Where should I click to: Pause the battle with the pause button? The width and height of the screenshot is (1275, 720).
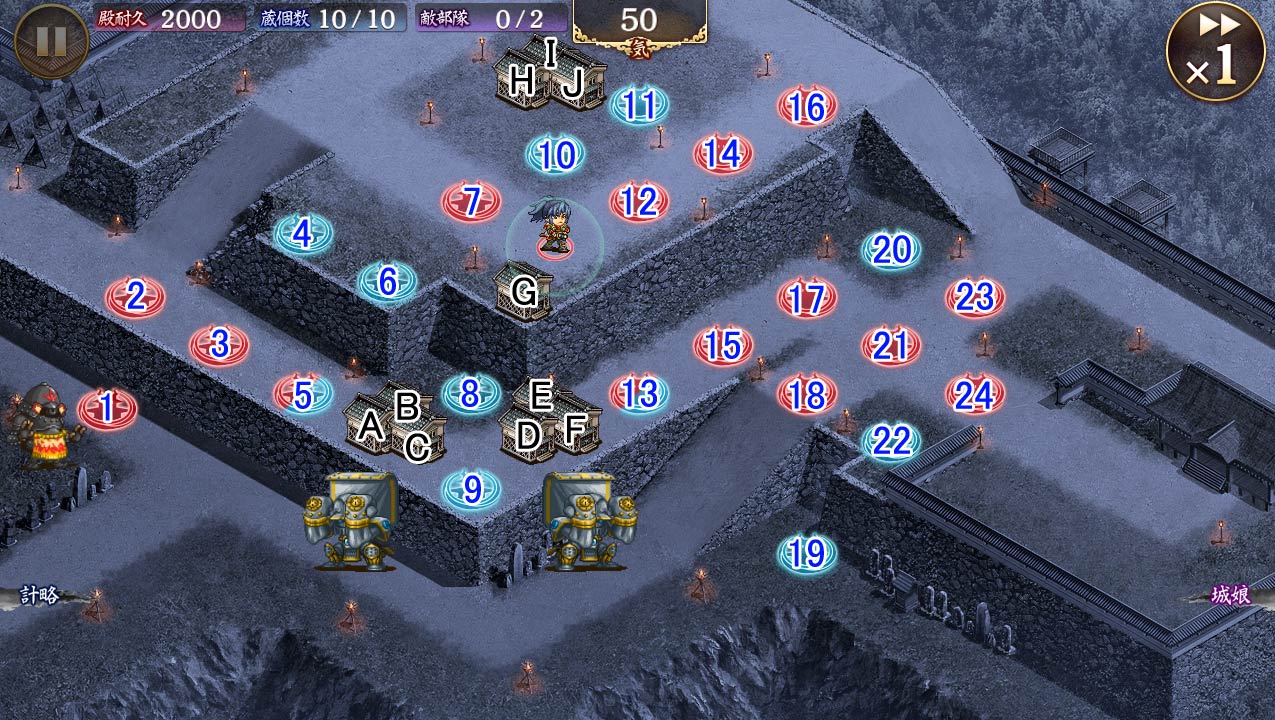coord(50,42)
